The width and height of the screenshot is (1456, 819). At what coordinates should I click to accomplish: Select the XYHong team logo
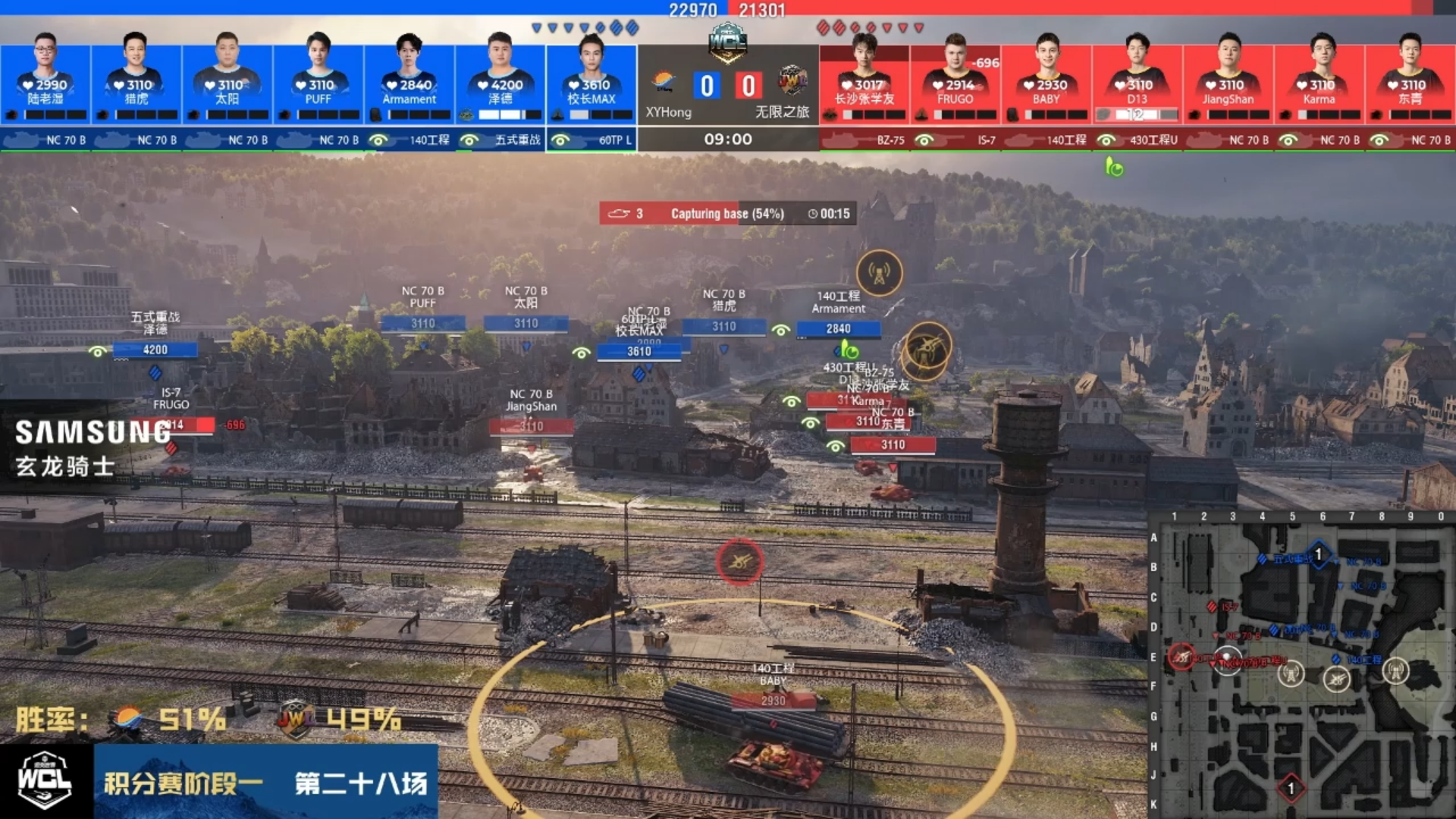tap(664, 80)
